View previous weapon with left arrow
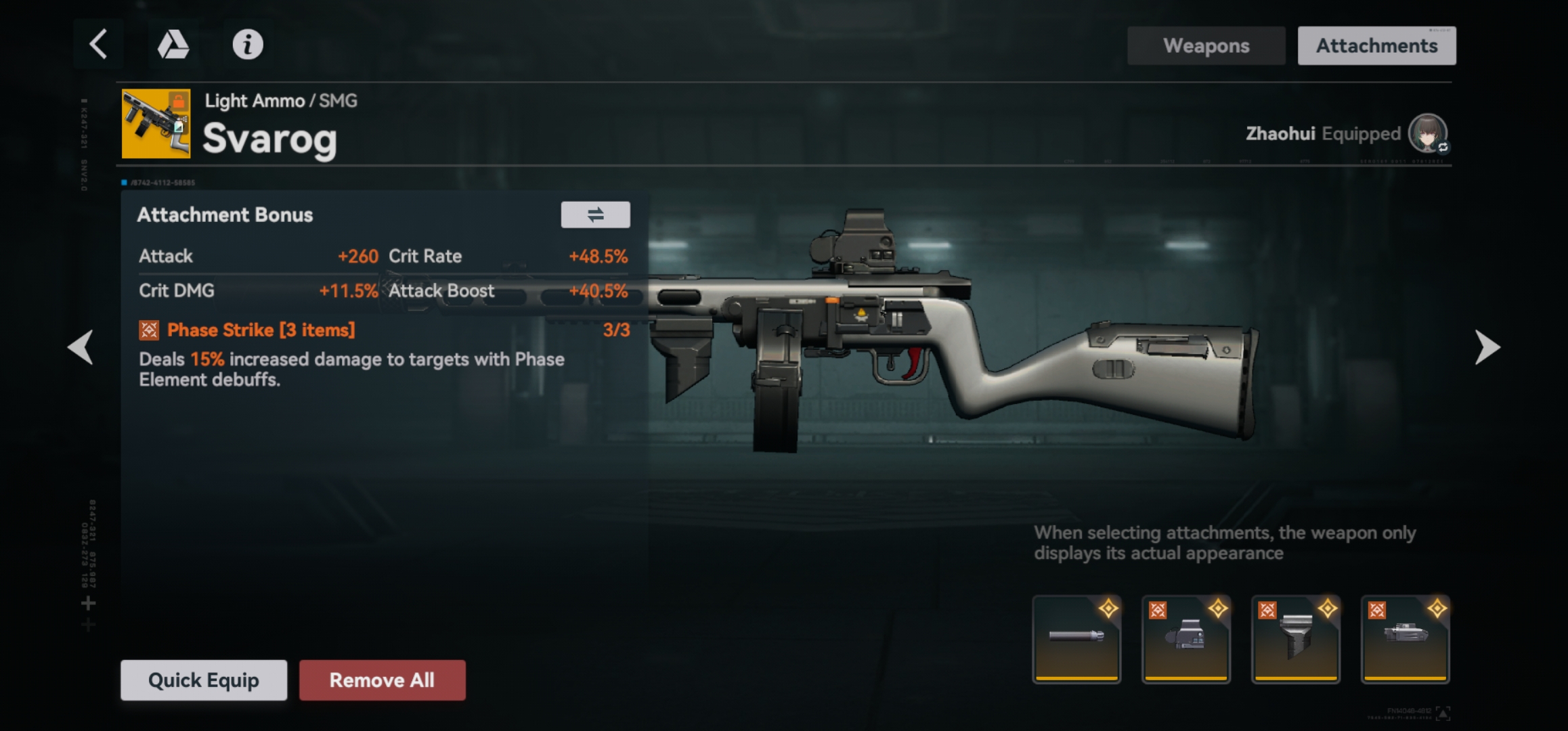This screenshot has height=731, width=1568. click(81, 347)
